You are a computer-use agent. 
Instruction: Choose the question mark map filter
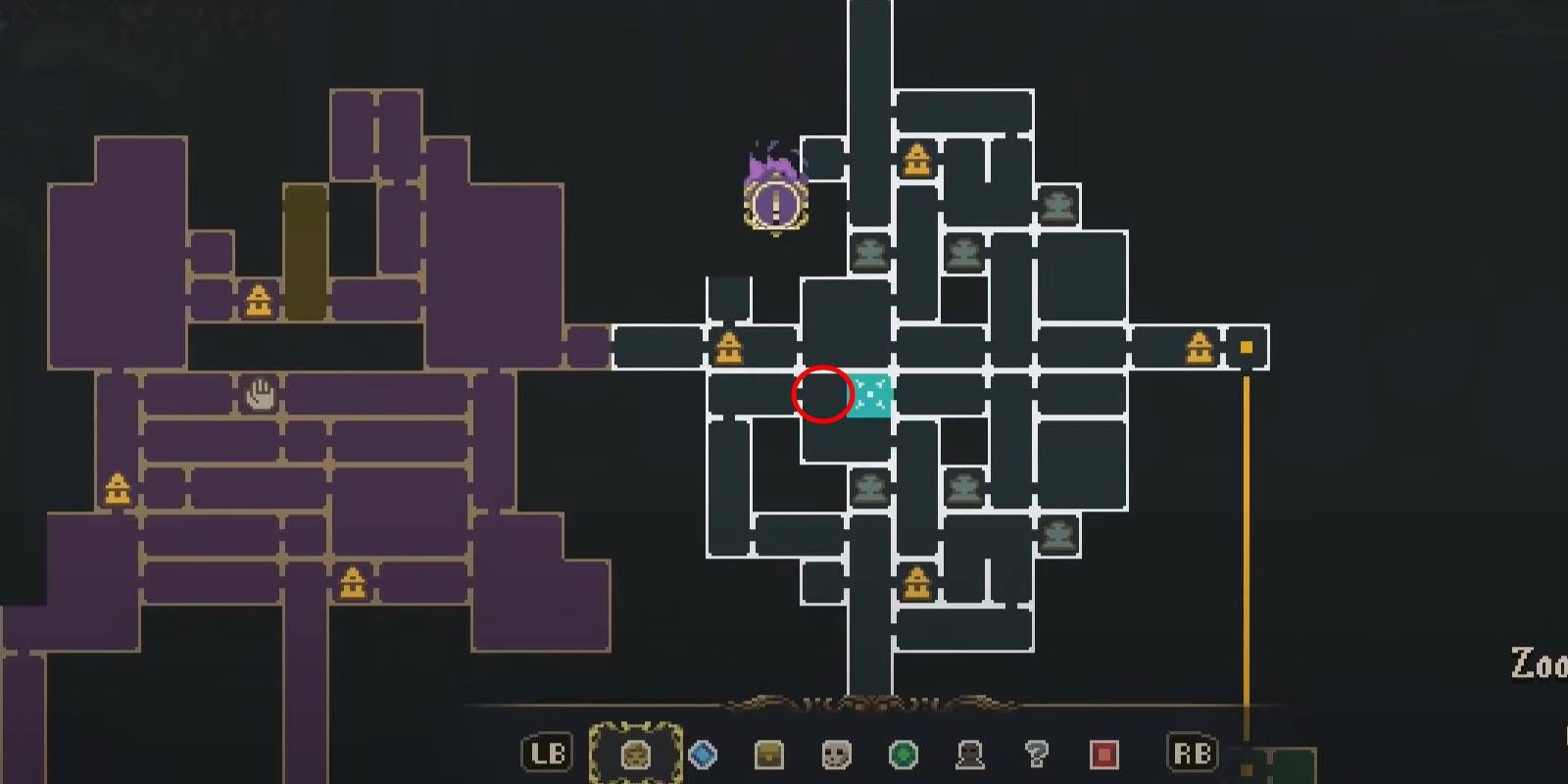pos(1036,755)
